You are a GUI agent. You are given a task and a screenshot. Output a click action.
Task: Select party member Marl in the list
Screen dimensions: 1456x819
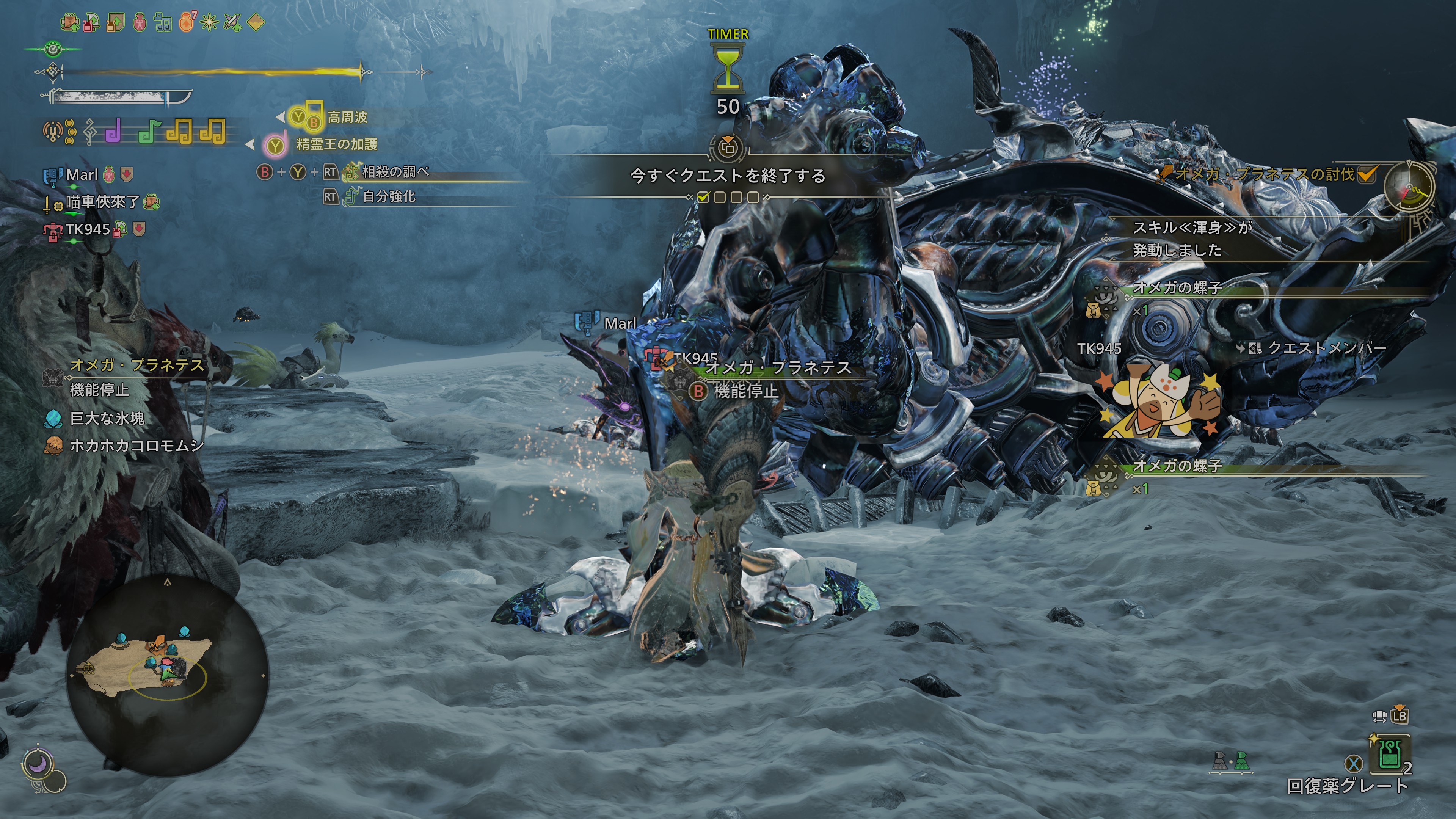coord(82,175)
